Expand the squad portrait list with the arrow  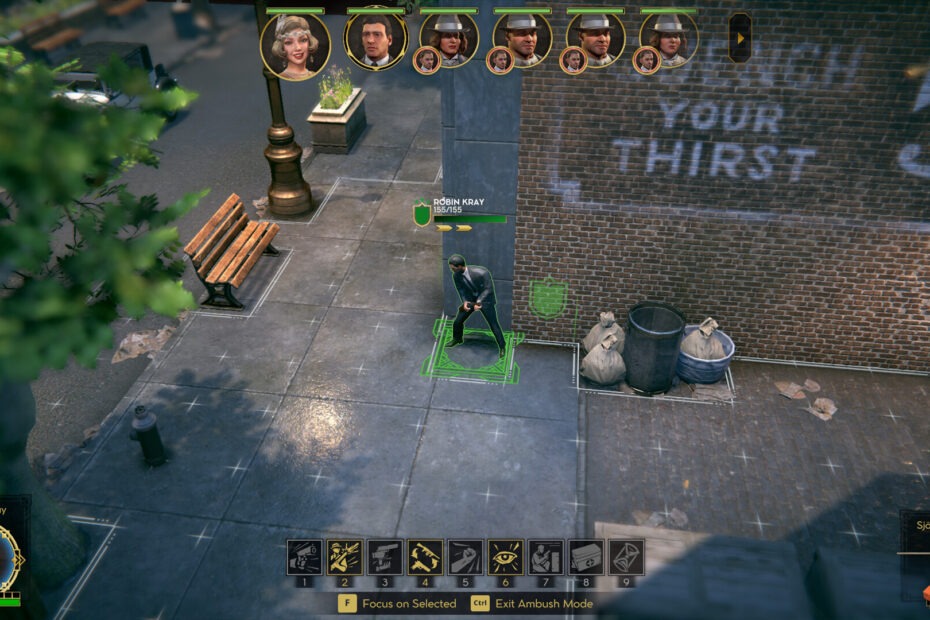(x=740, y=38)
